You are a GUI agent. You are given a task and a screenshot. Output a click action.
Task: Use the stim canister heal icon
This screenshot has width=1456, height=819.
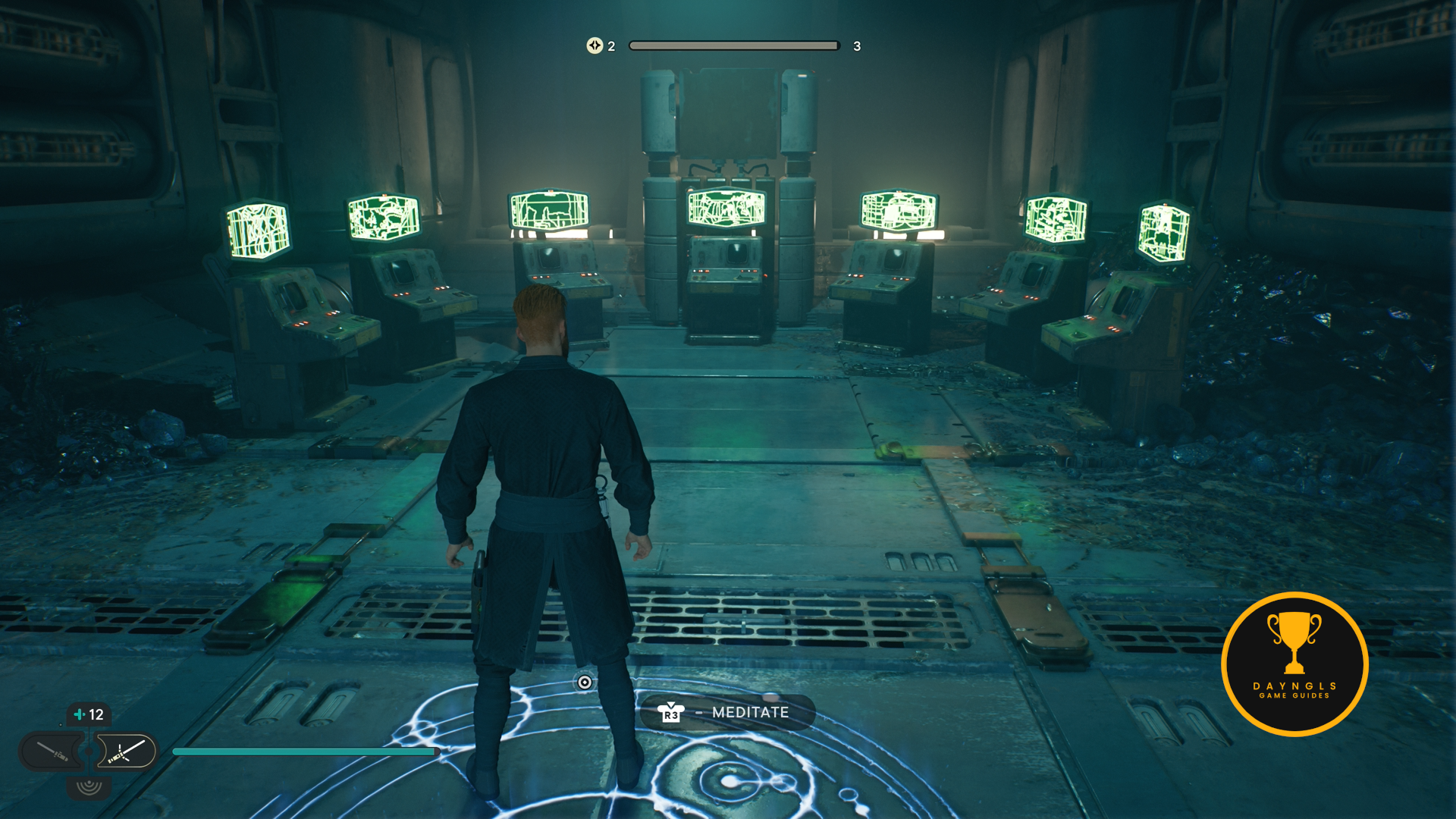tap(80, 714)
